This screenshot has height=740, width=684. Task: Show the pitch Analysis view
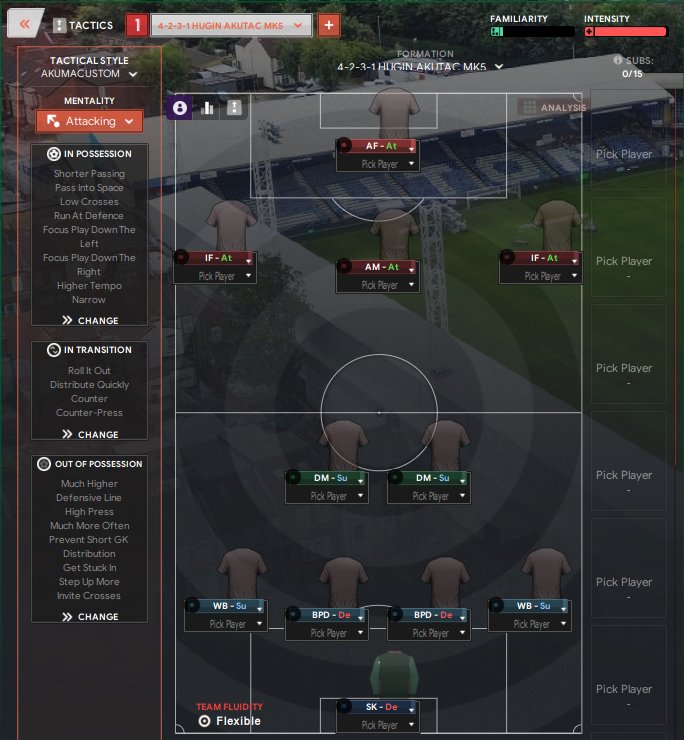(552, 107)
